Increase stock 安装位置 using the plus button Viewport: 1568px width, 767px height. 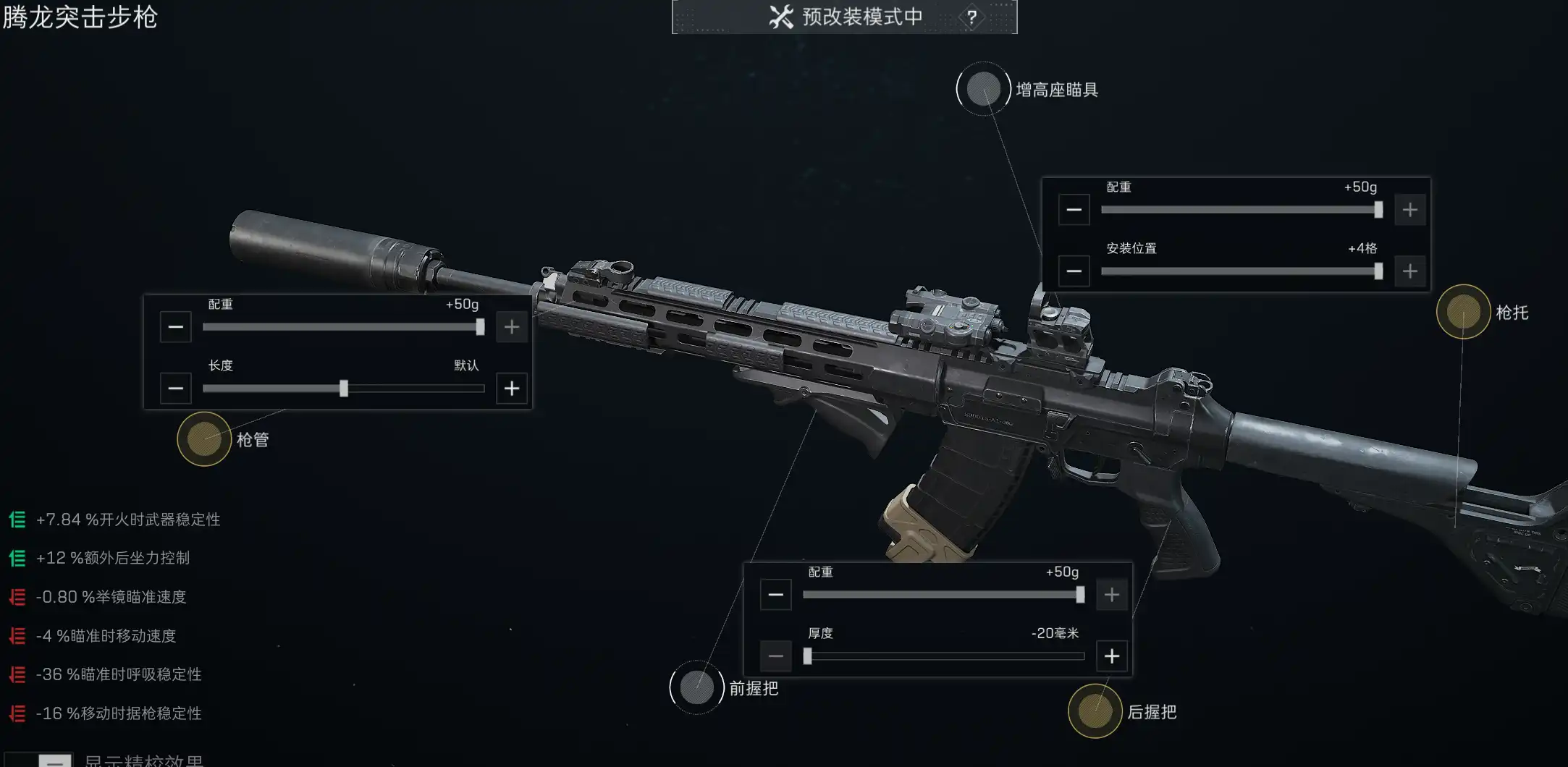pyautogui.click(x=1410, y=271)
